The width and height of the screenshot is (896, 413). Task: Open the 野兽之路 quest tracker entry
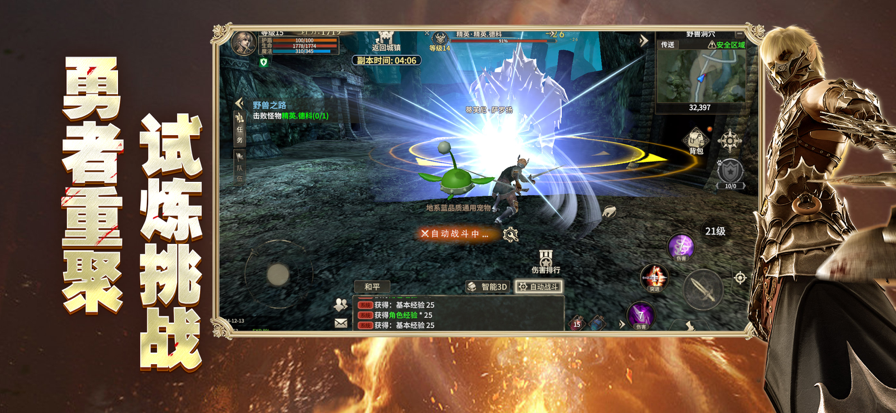(x=268, y=104)
